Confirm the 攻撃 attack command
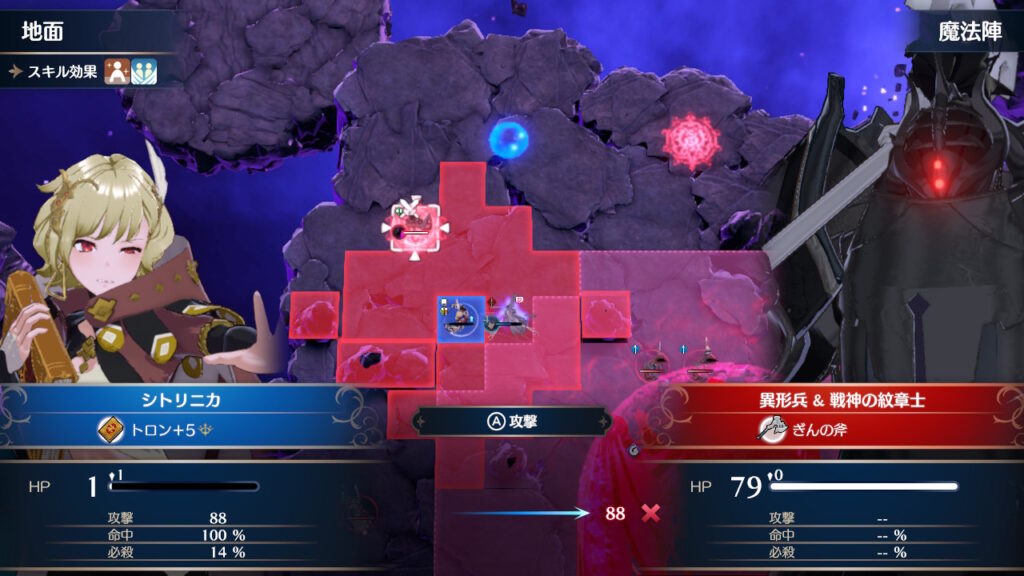This screenshot has width=1024, height=576. point(513,421)
